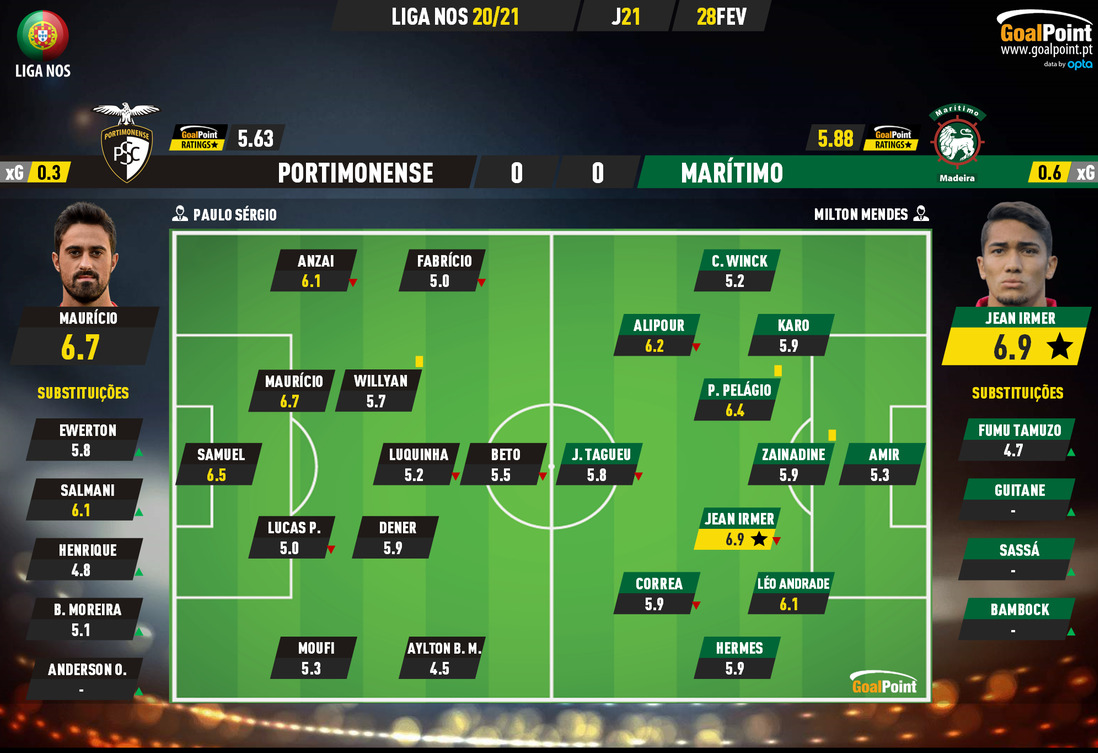Choose the Beto player tile
1098x753 pixels.
pos(504,464)
